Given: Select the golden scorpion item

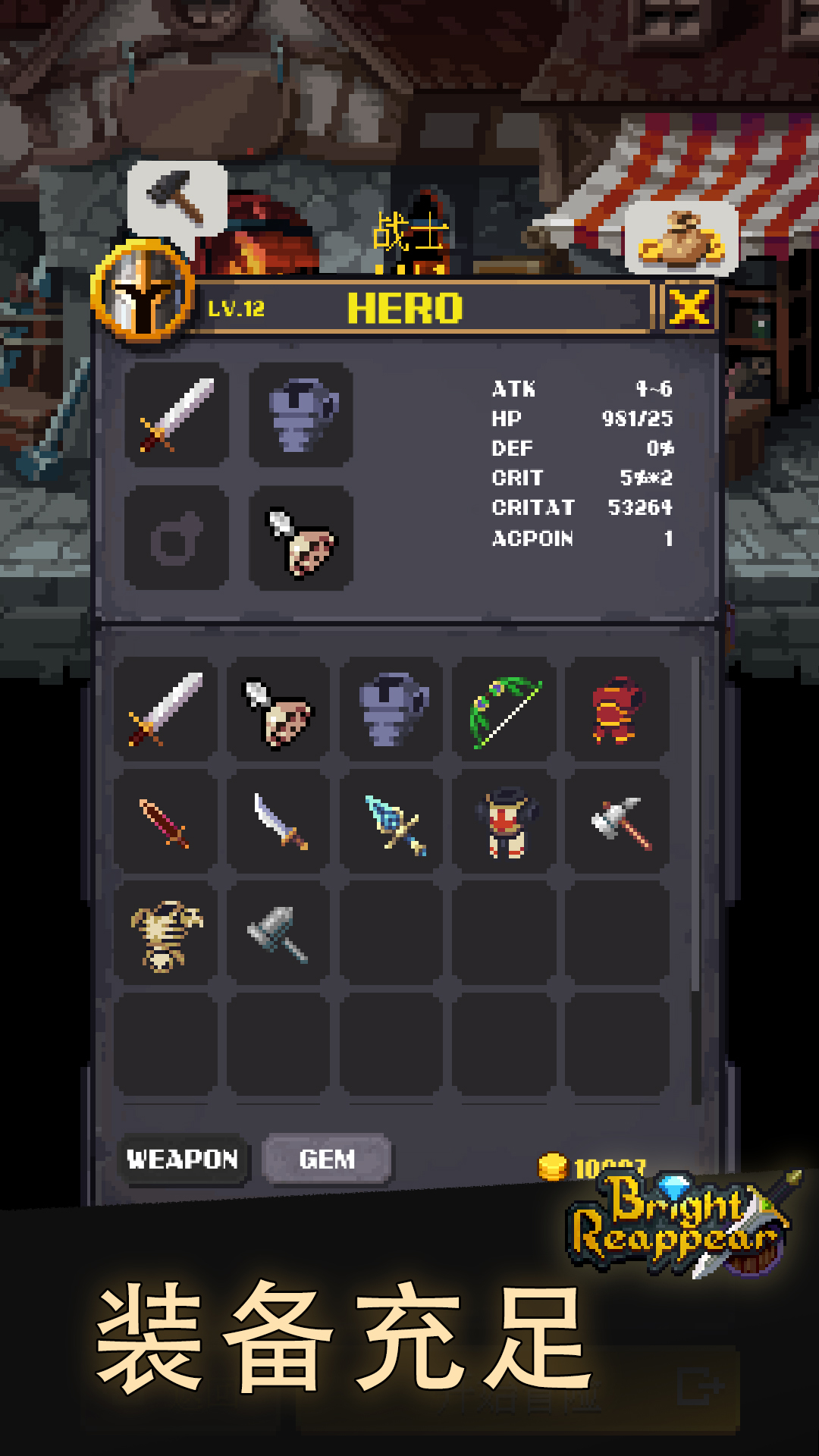Looking at the screenshot, I should click(165, 934).
